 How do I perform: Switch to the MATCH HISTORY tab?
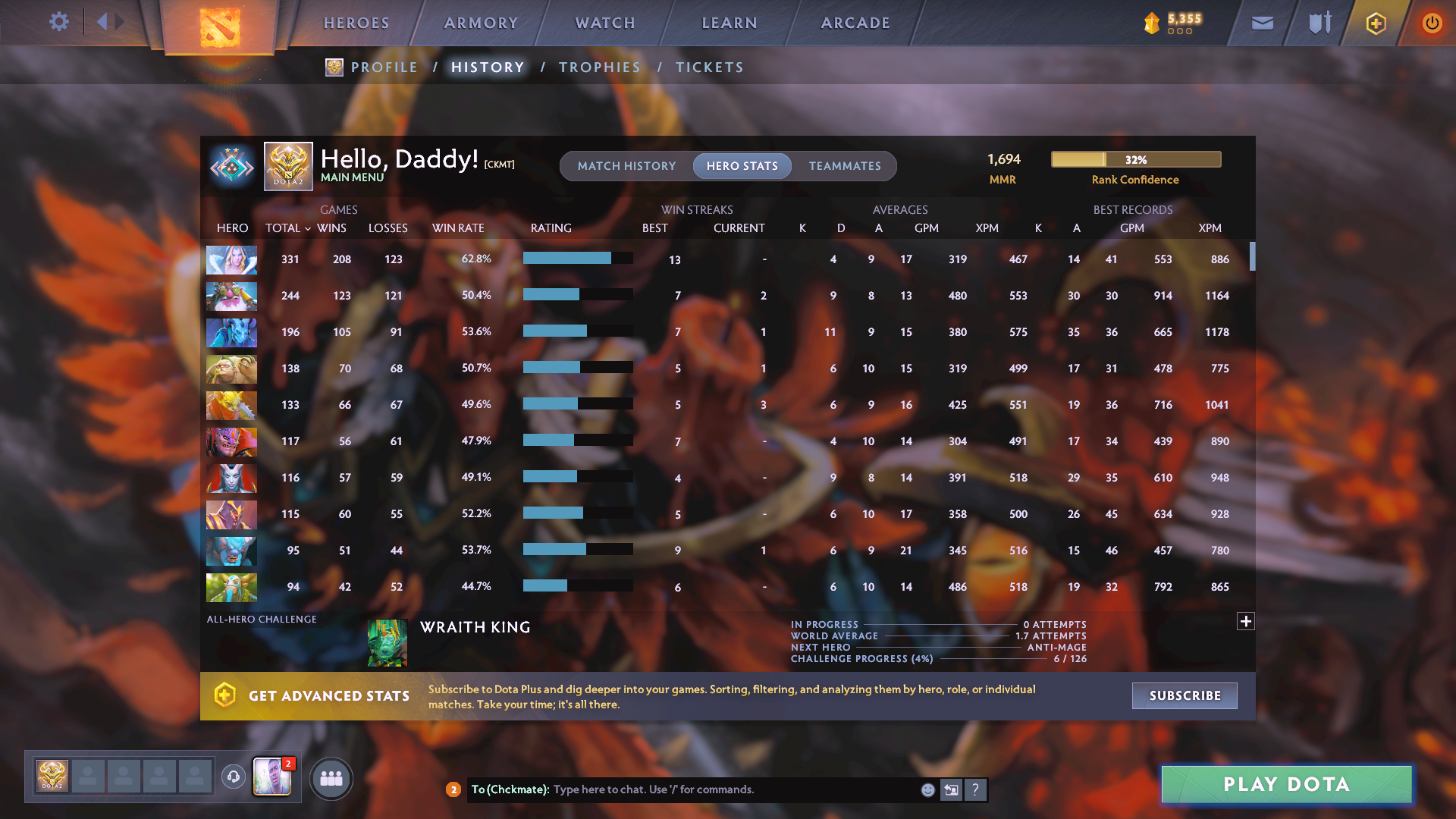(626, 165)
